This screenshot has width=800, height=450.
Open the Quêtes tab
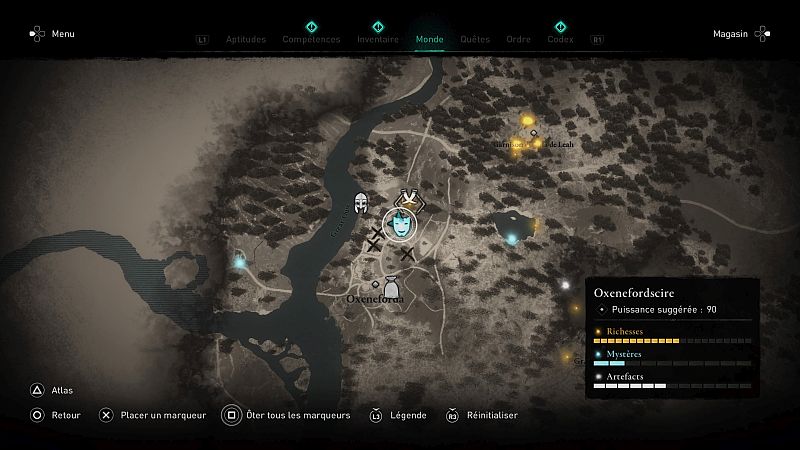tap(475, 40)
